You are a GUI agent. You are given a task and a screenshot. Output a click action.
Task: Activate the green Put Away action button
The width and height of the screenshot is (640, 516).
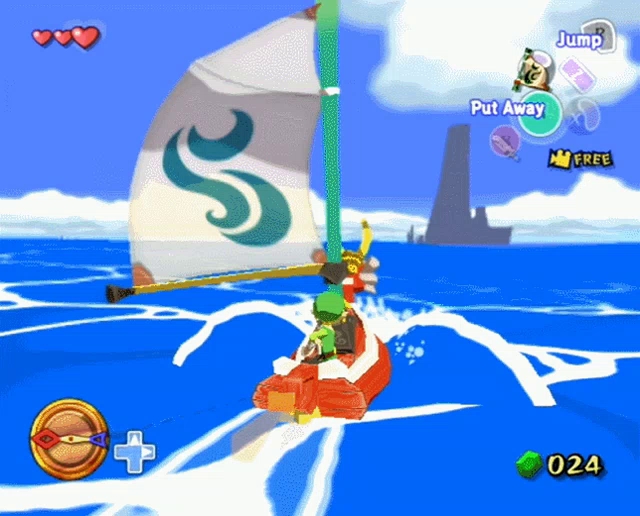pyautogui.click(x=541, y=116)
